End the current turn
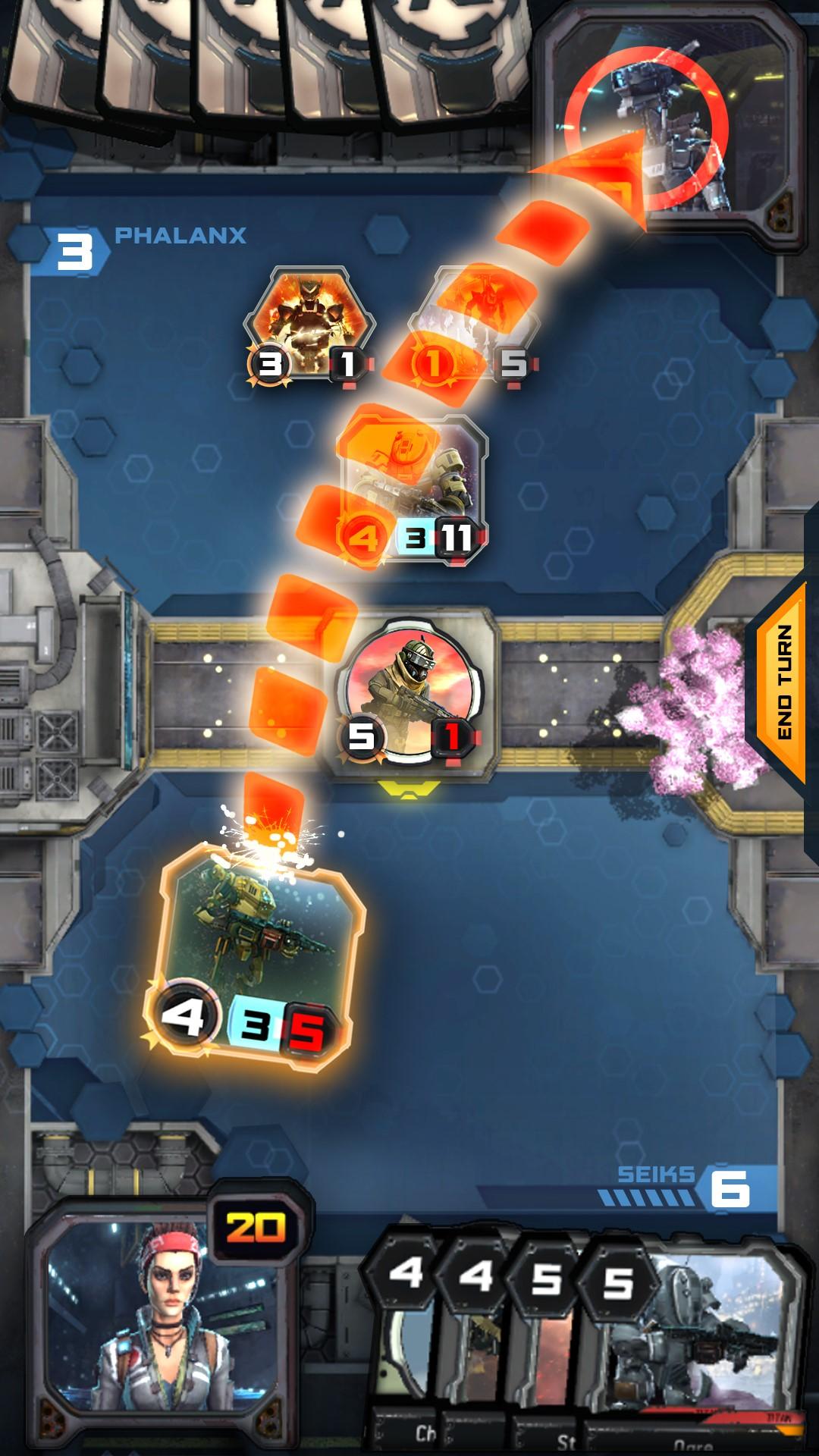 coord(783,682)
